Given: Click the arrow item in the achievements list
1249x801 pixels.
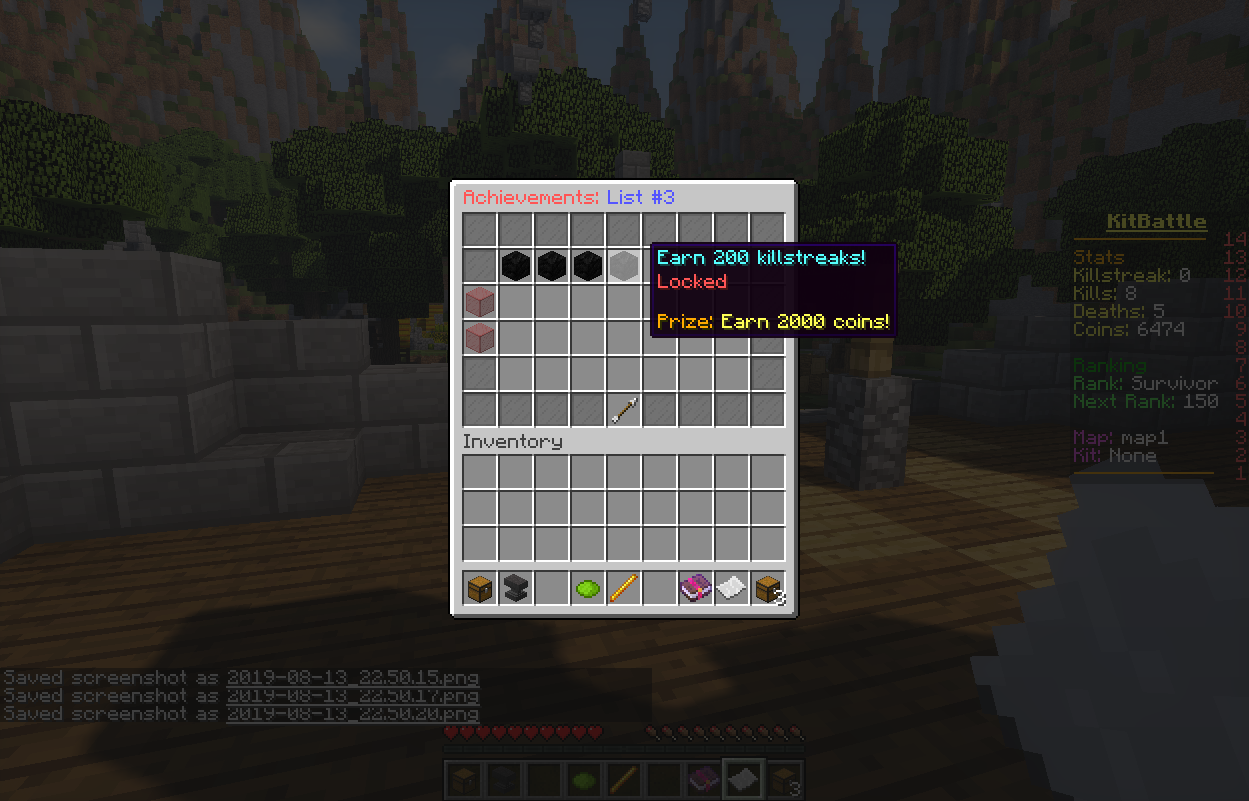Looking at the screenshot, I should [623, 410].
